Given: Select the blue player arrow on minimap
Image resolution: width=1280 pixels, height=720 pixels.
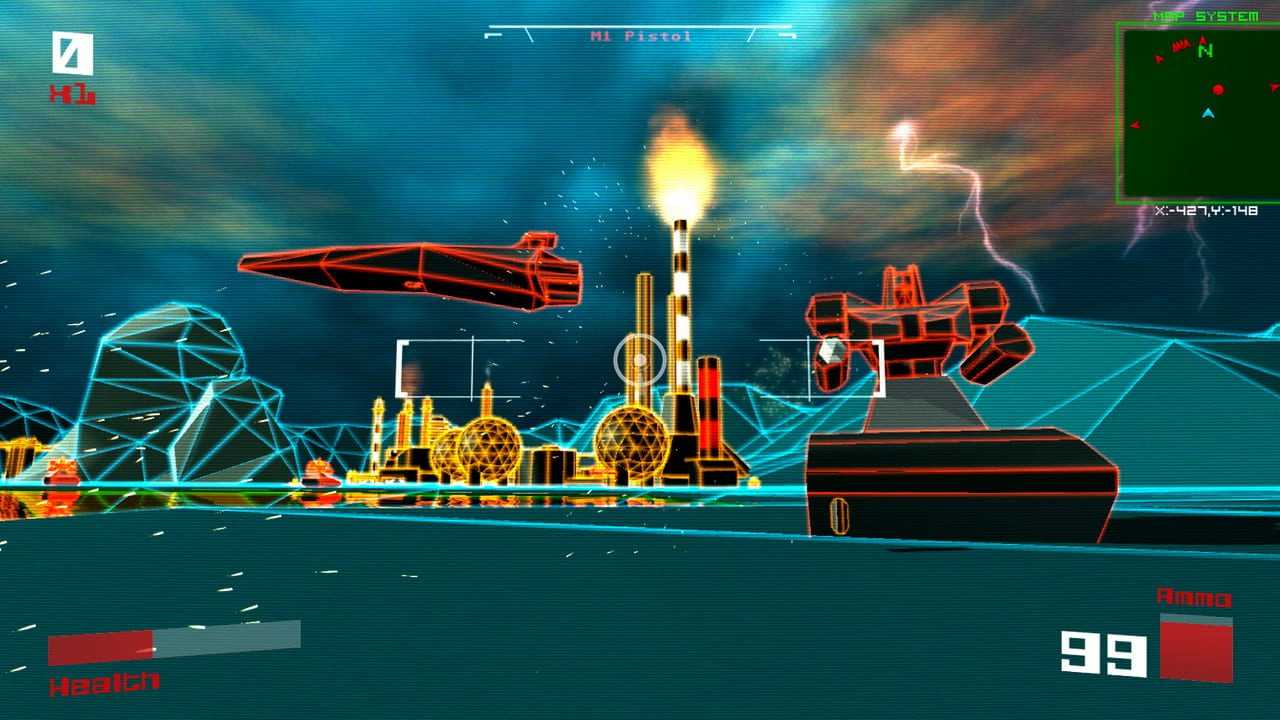Looking at the screenshot, I should pos(1208,114).
